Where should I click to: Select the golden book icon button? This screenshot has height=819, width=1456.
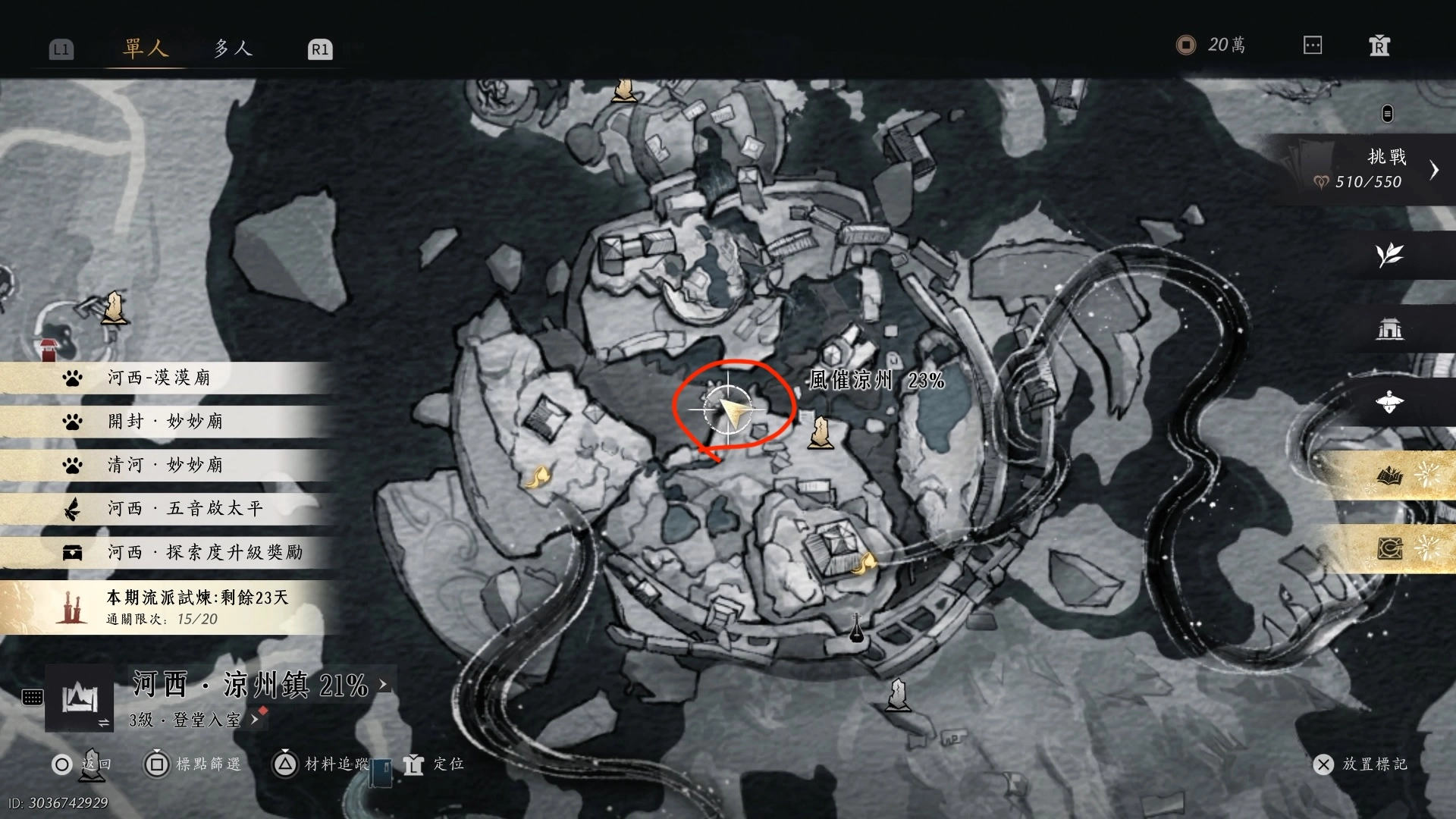tap(1389, 475)
